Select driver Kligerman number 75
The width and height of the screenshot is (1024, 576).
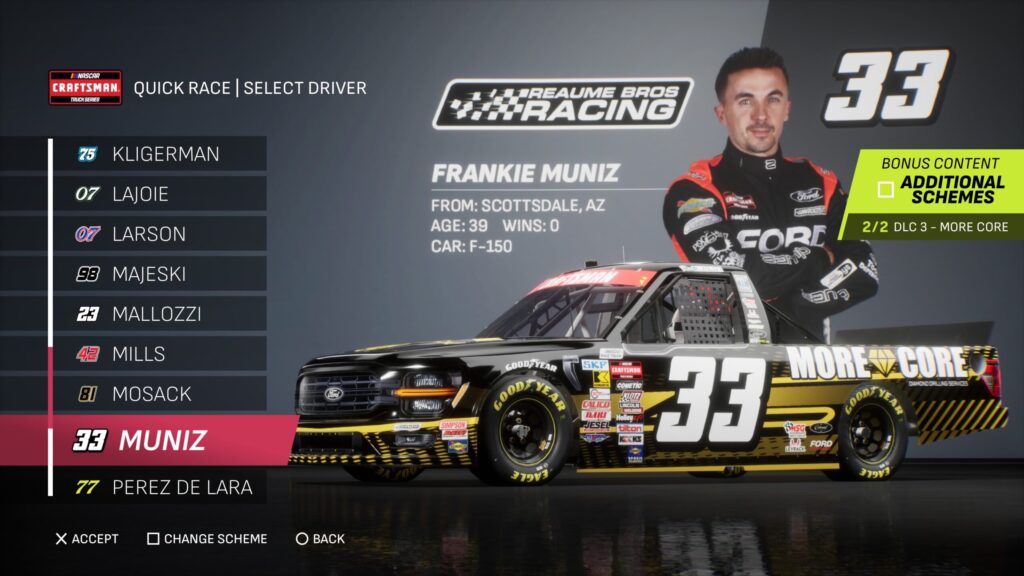pos(160,154)
